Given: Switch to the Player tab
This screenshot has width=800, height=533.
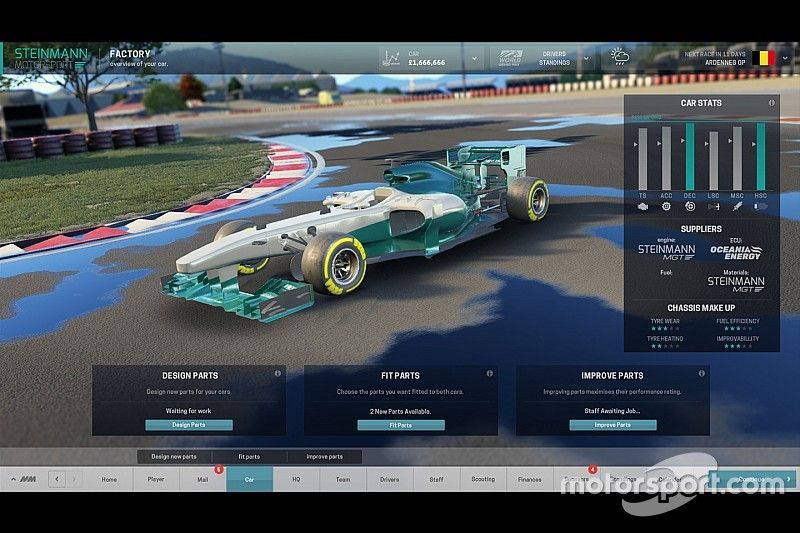Looking at the screenshot, I should [155, 480].
